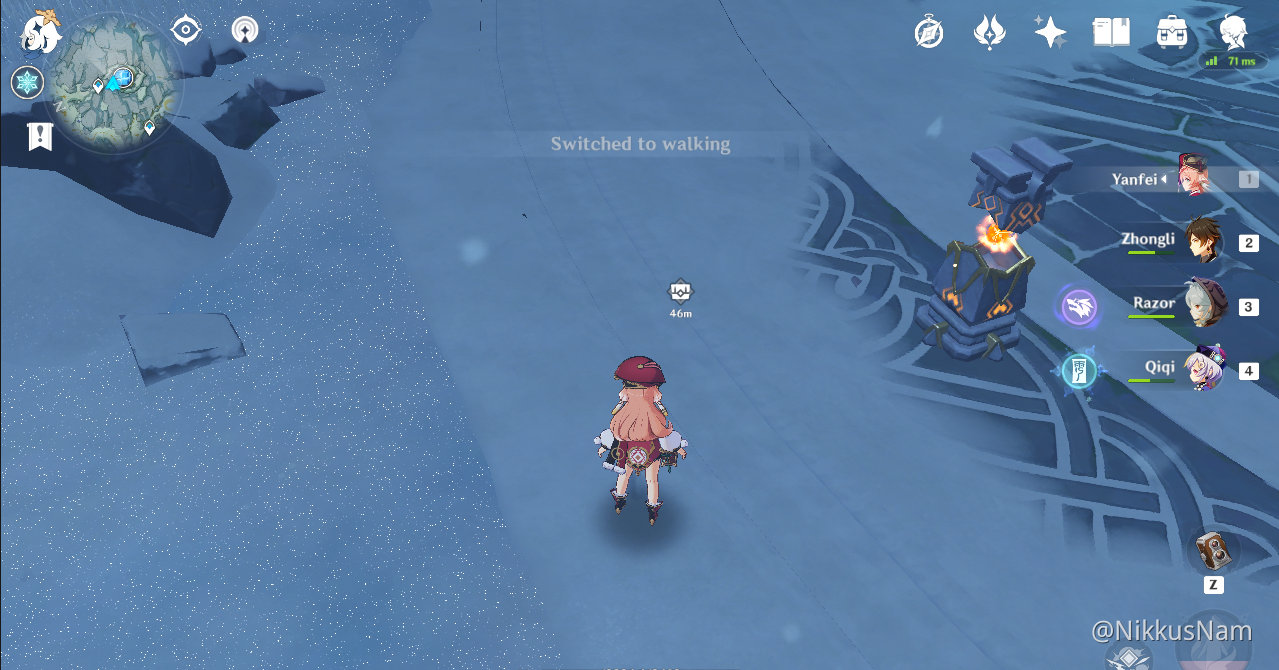Activate Qiqi's talisman elemental burst icon
The image size is (1279, 670).
click(1080, 371)
